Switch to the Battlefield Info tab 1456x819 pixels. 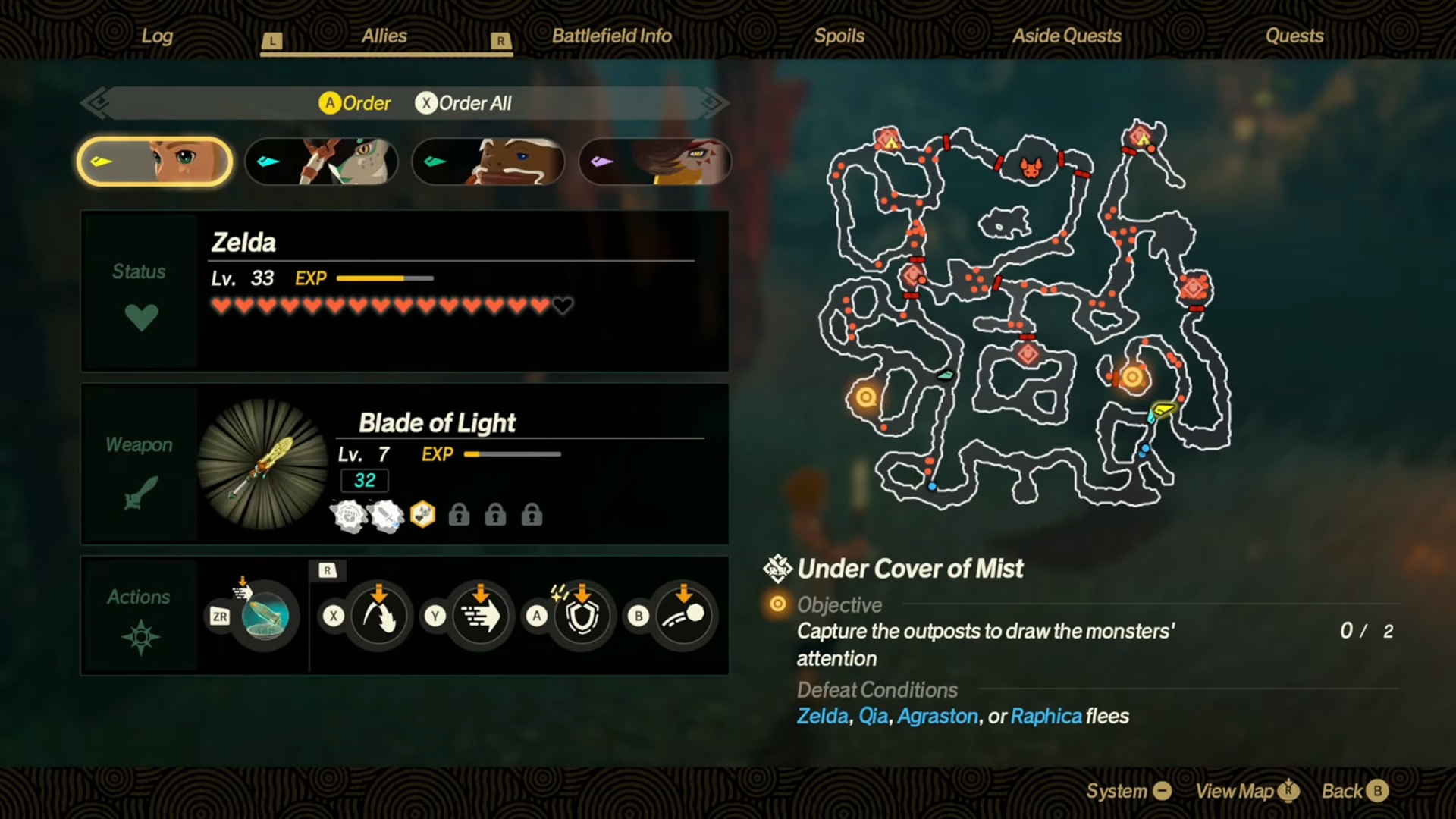click(x=610, y=35)
